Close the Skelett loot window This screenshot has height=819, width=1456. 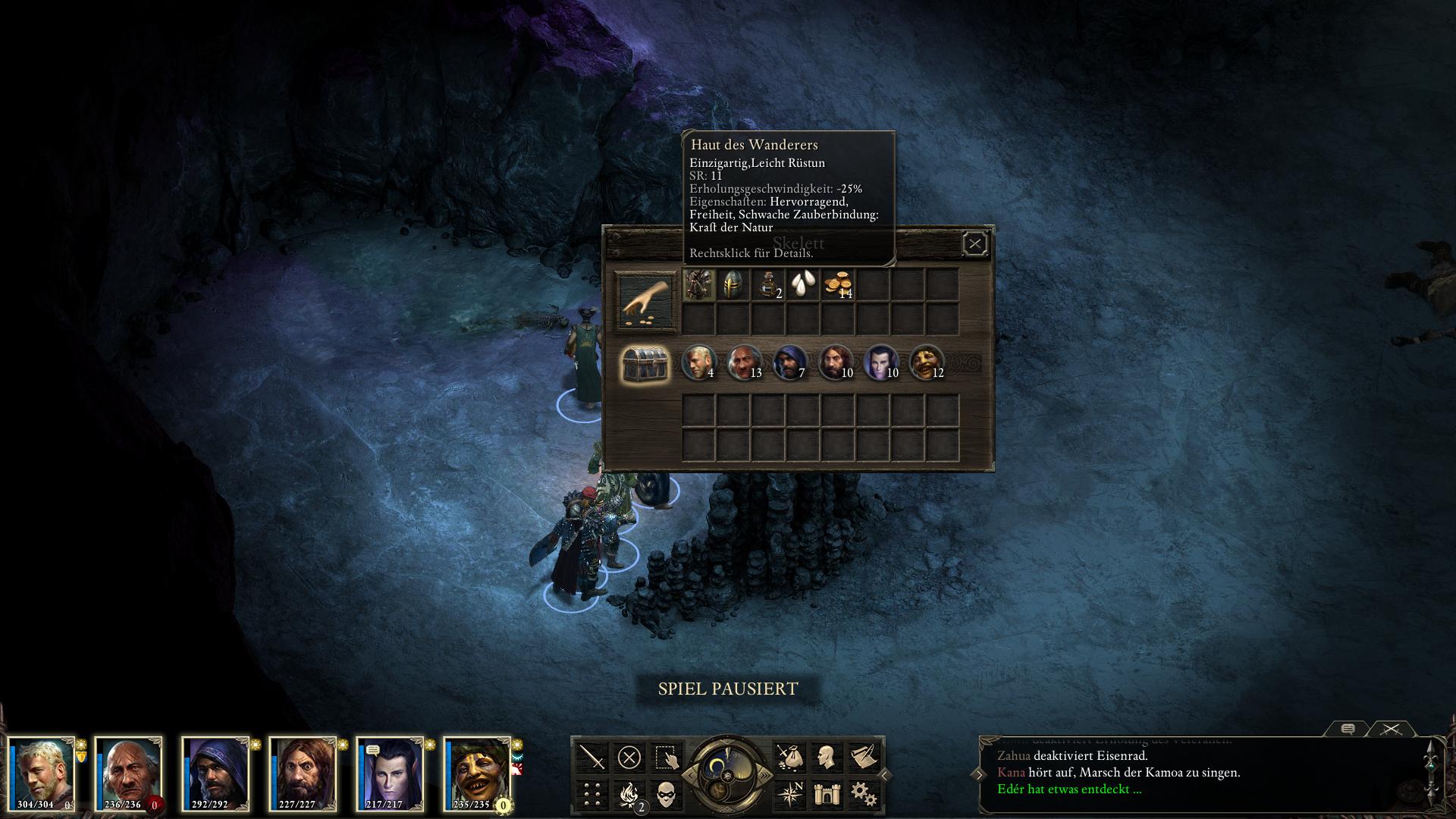tap(974, 243)
